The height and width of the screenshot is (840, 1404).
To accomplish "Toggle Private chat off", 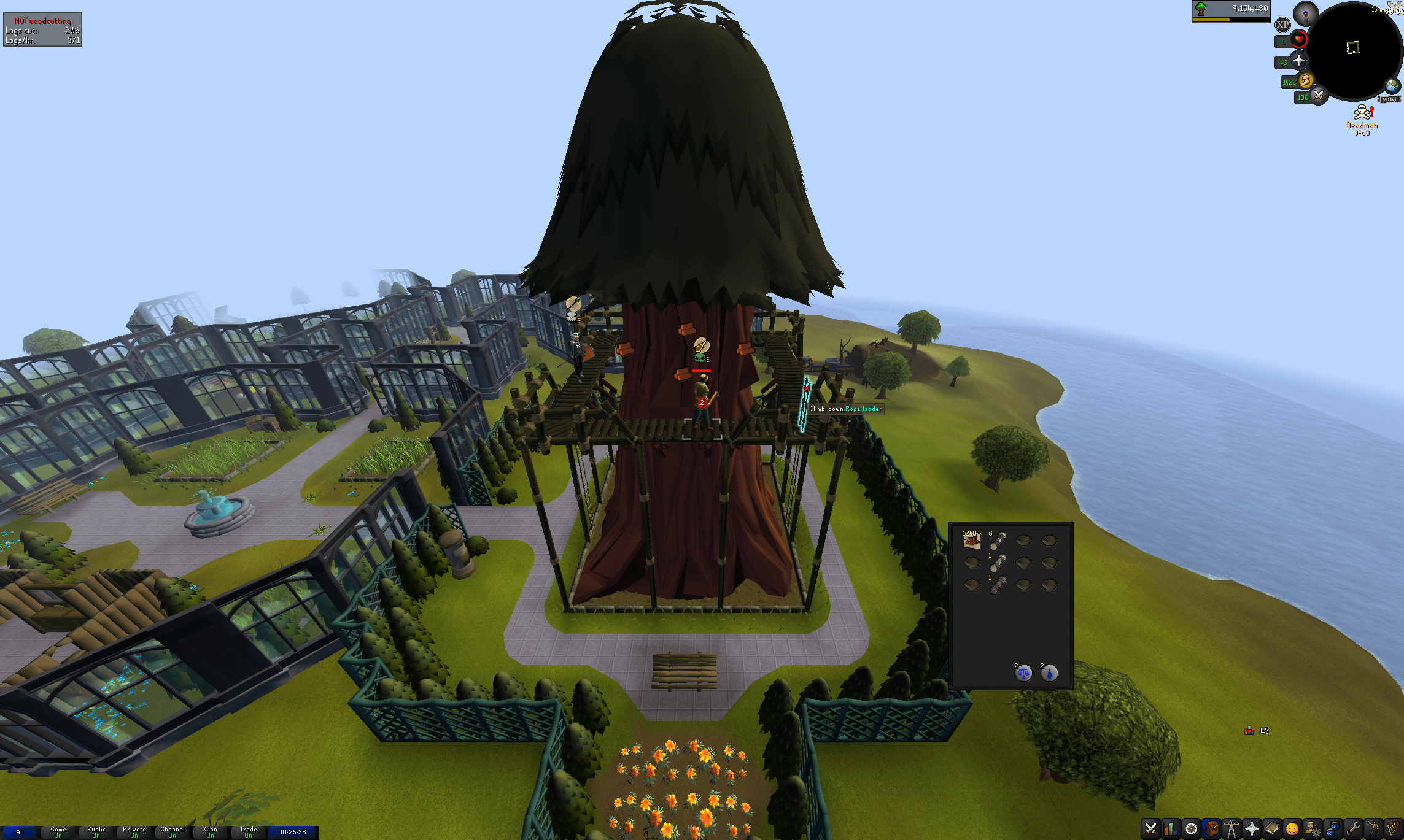I will [134, 832].
